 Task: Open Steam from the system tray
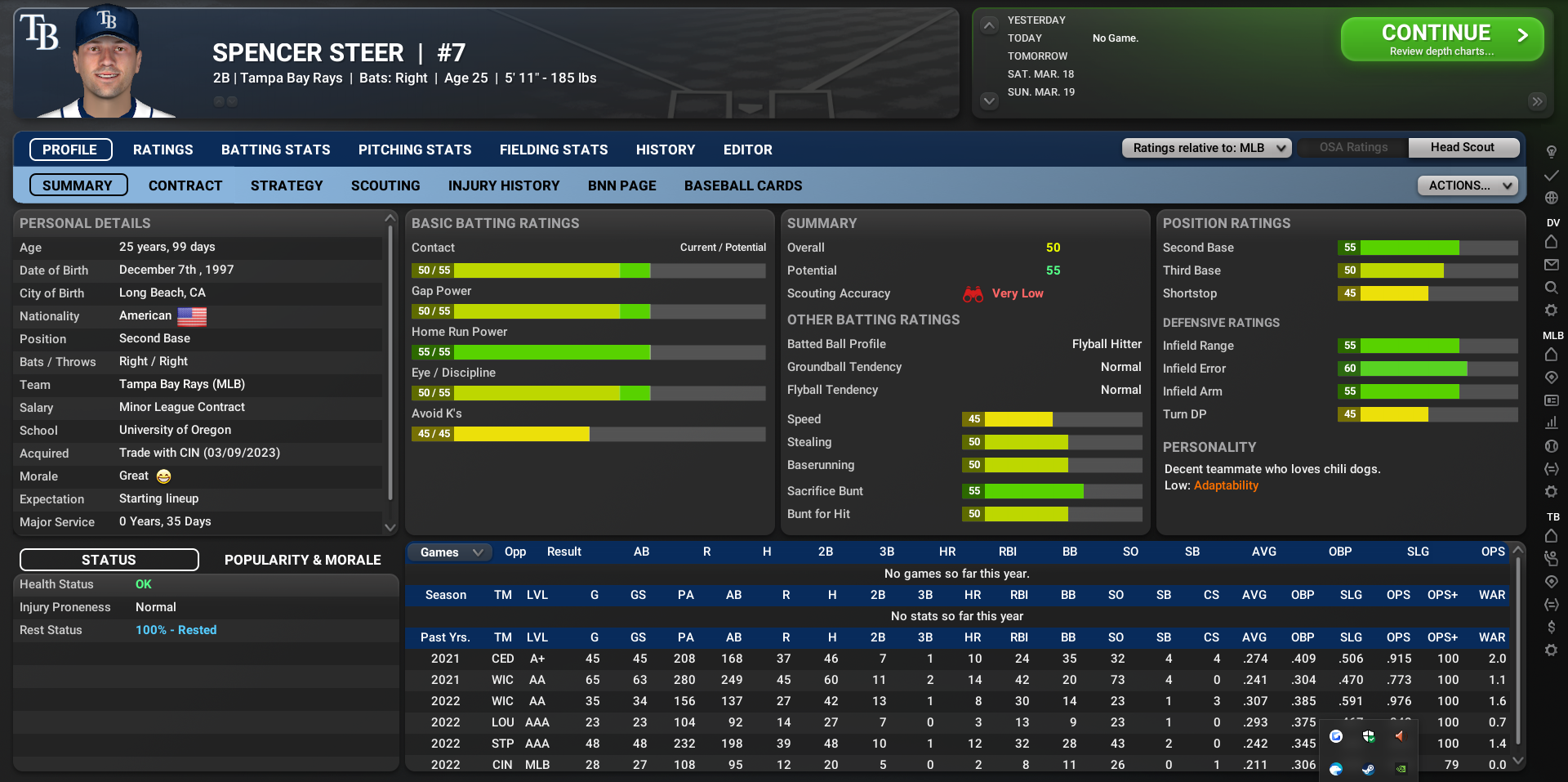point(1369,770)
